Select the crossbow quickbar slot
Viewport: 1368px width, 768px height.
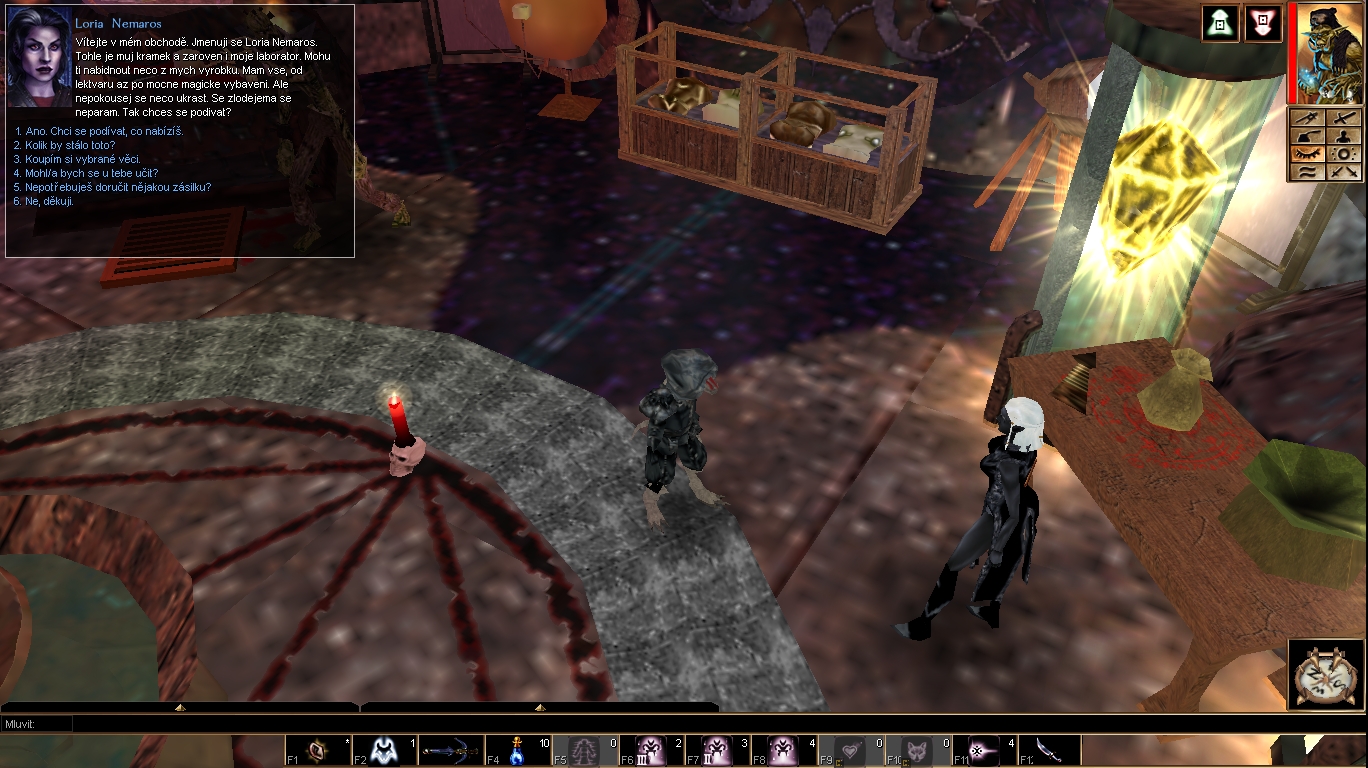click(x=451, y=751)
